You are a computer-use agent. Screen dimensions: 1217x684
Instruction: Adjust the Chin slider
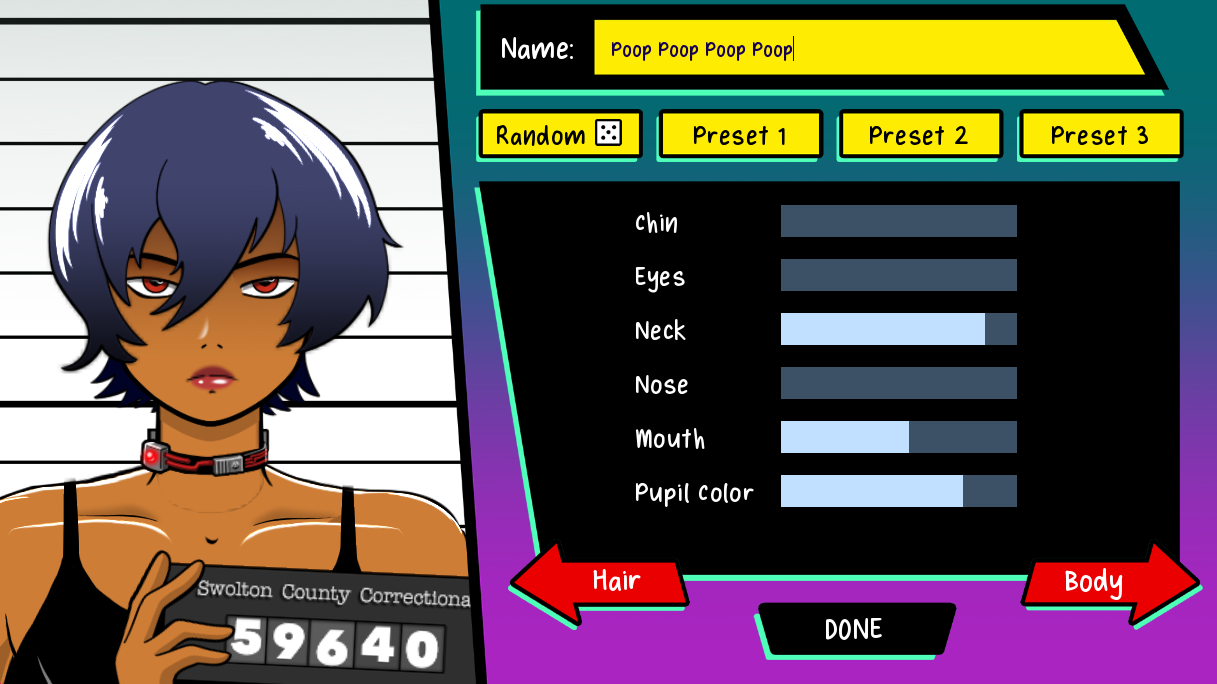898,221
